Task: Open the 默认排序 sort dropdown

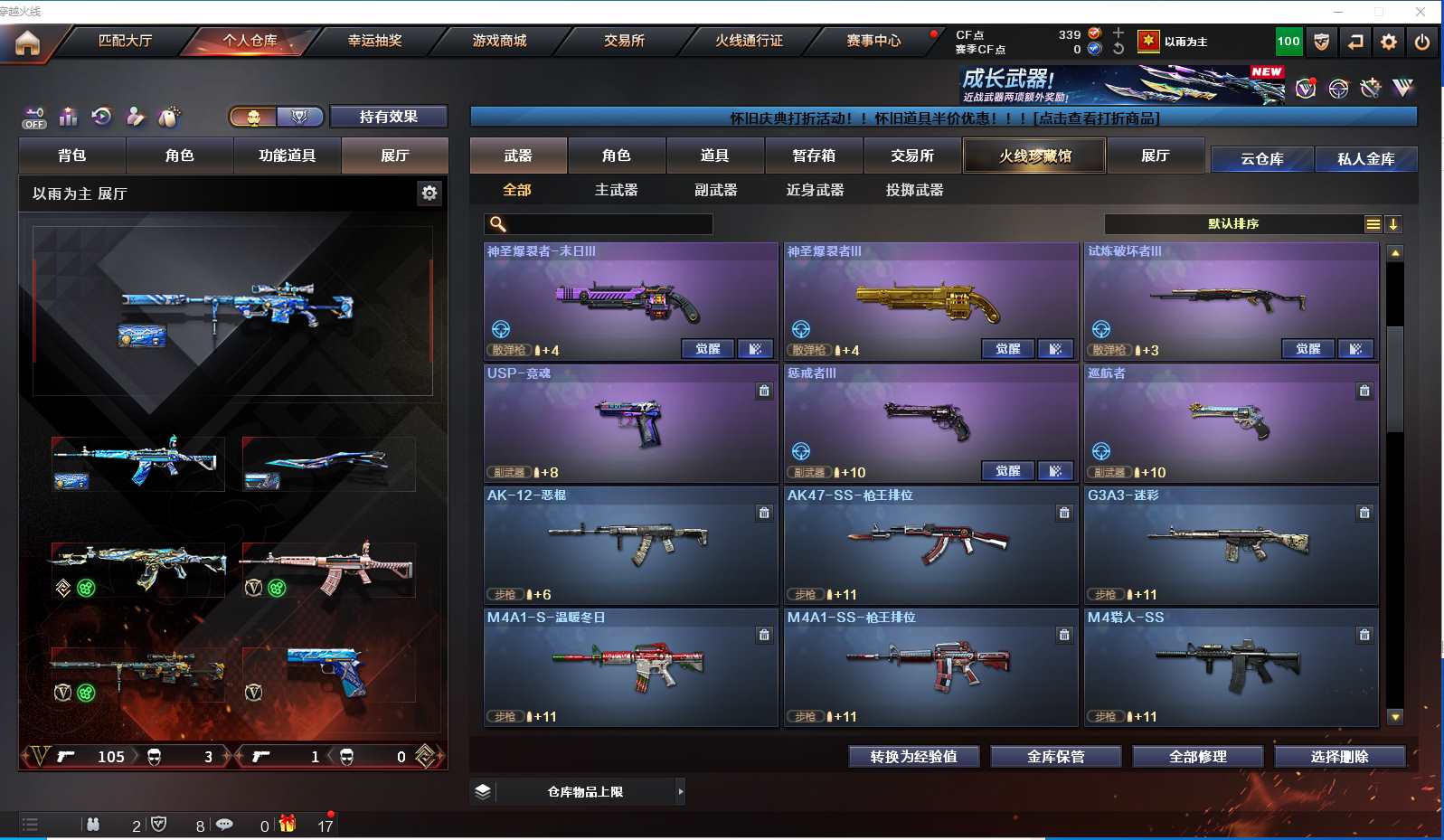Action: pos(1234,224)
